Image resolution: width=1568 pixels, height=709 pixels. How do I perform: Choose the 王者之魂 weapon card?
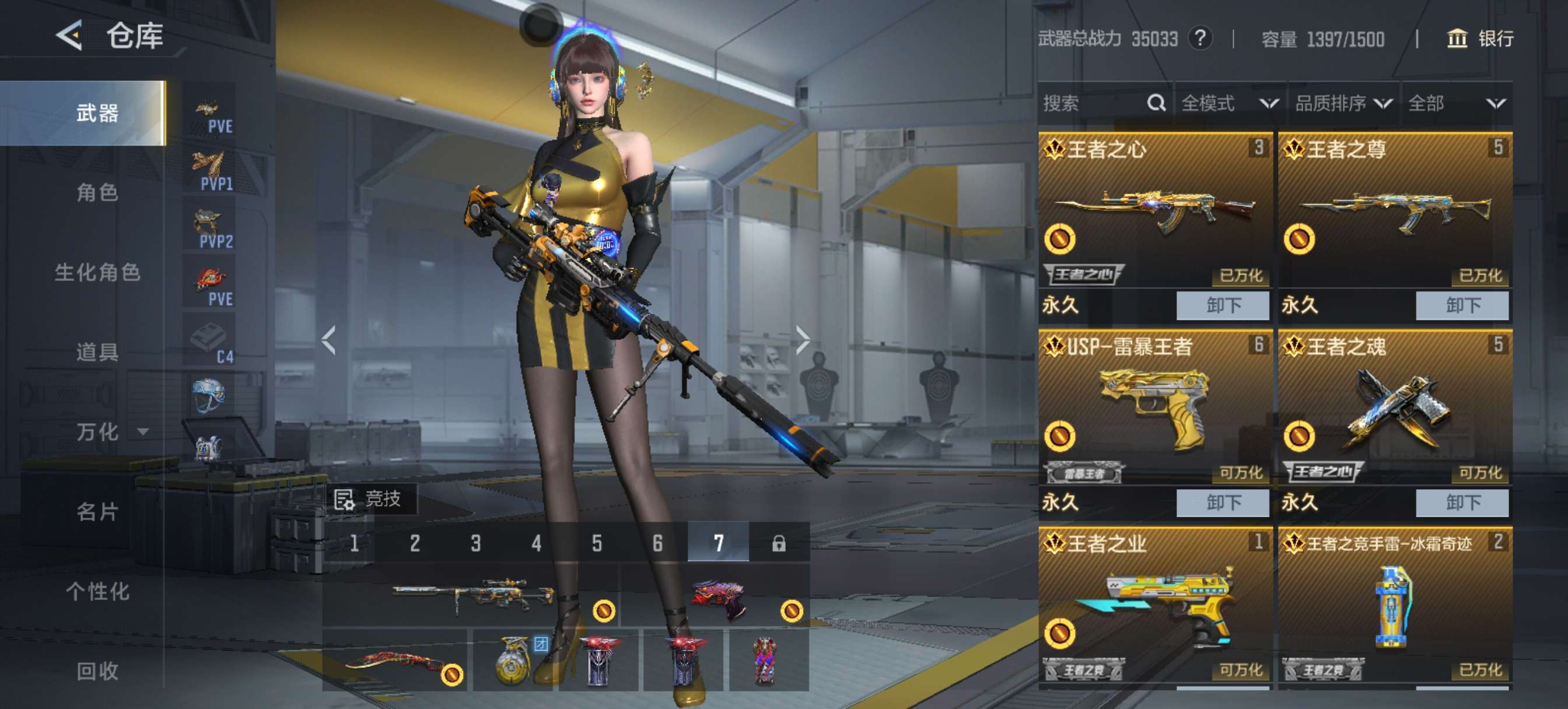(1394, 408)
